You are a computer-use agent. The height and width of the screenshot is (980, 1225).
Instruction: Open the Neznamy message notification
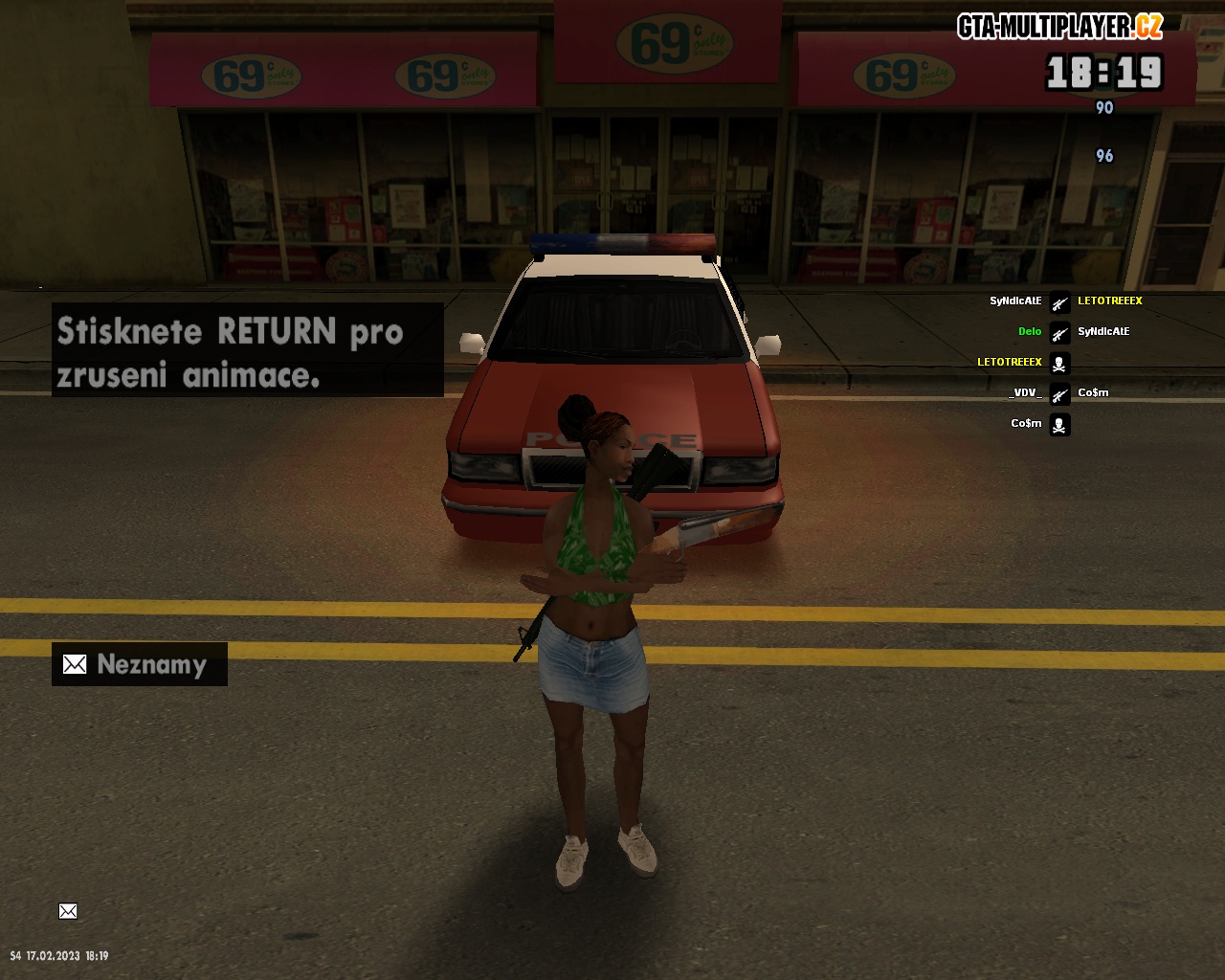(139, 664)
